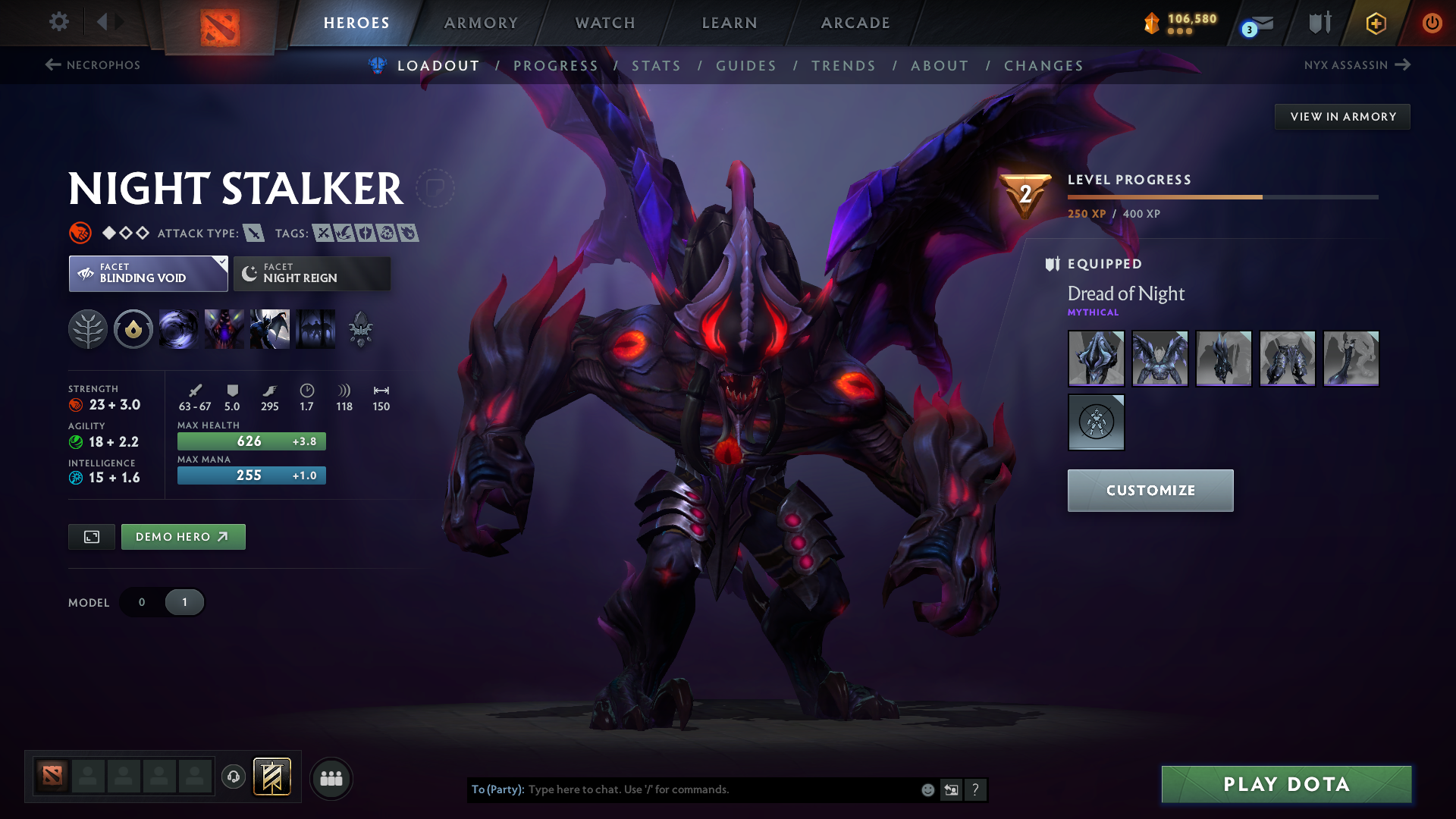
Task: Select the Void ability icon
Action: tap(179, 329)
